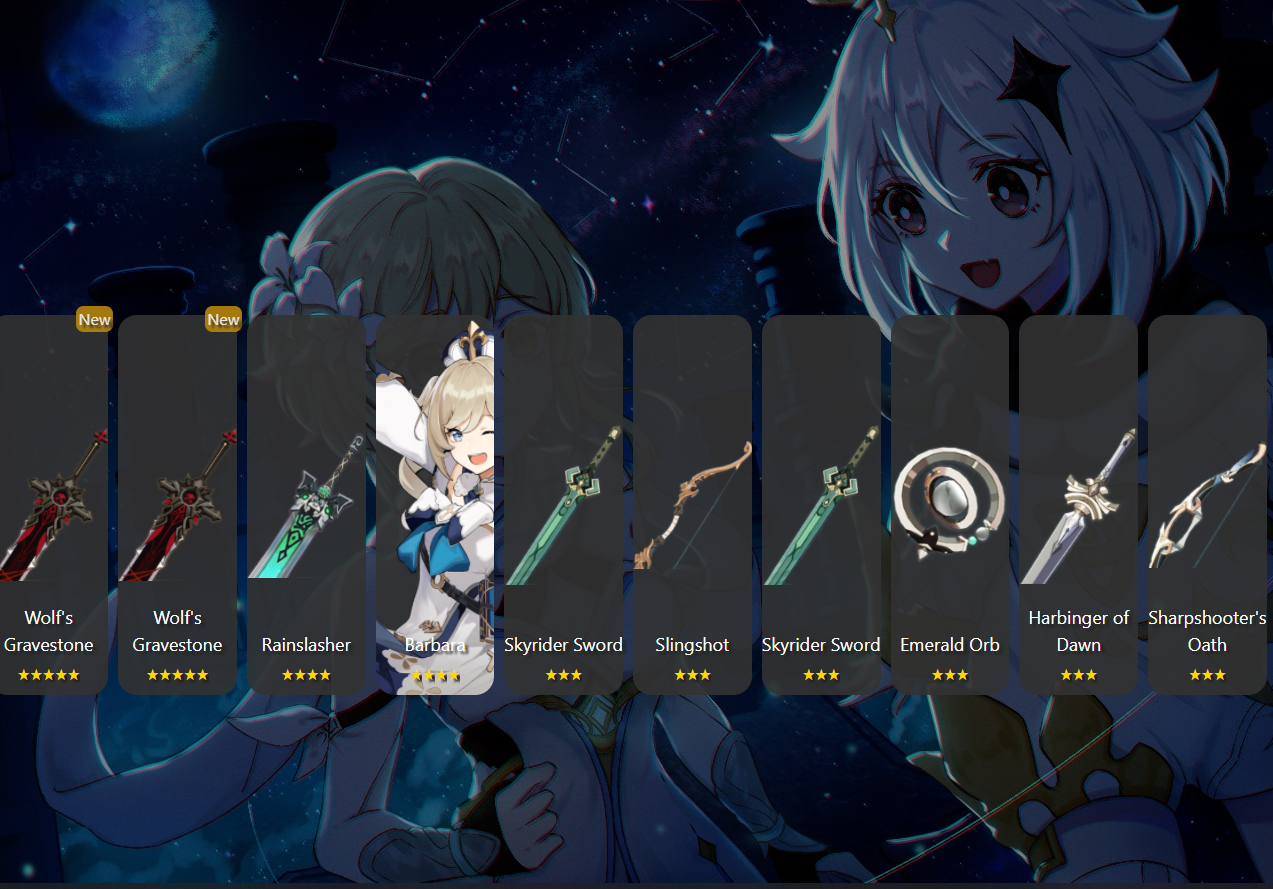Select the Harbinger of Dawn card
Screen dimensions: 1273x889
pos(1078,505)
